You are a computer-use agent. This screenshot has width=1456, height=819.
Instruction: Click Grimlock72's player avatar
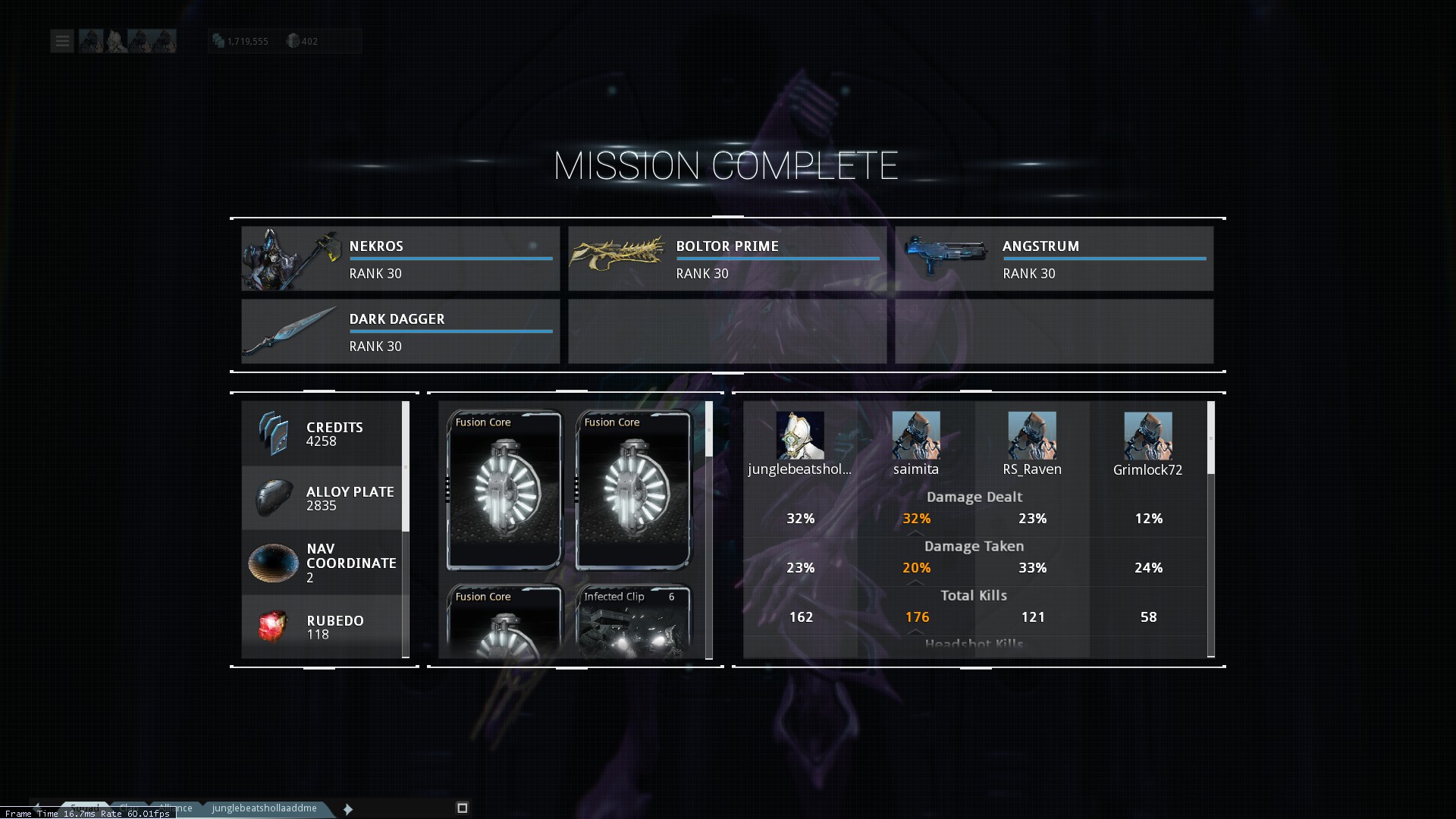1148,435
